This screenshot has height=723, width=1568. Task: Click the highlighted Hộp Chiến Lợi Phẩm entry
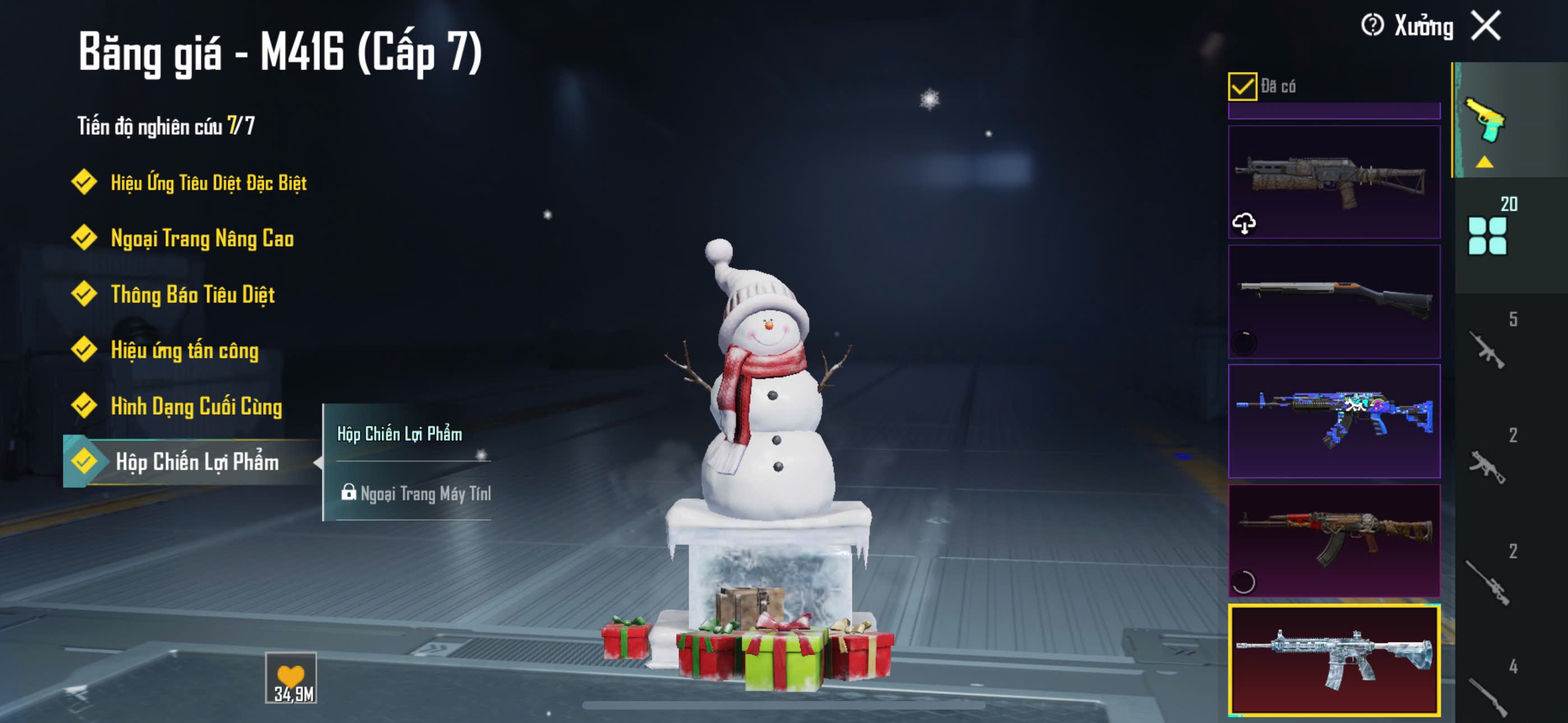(196, 462)
